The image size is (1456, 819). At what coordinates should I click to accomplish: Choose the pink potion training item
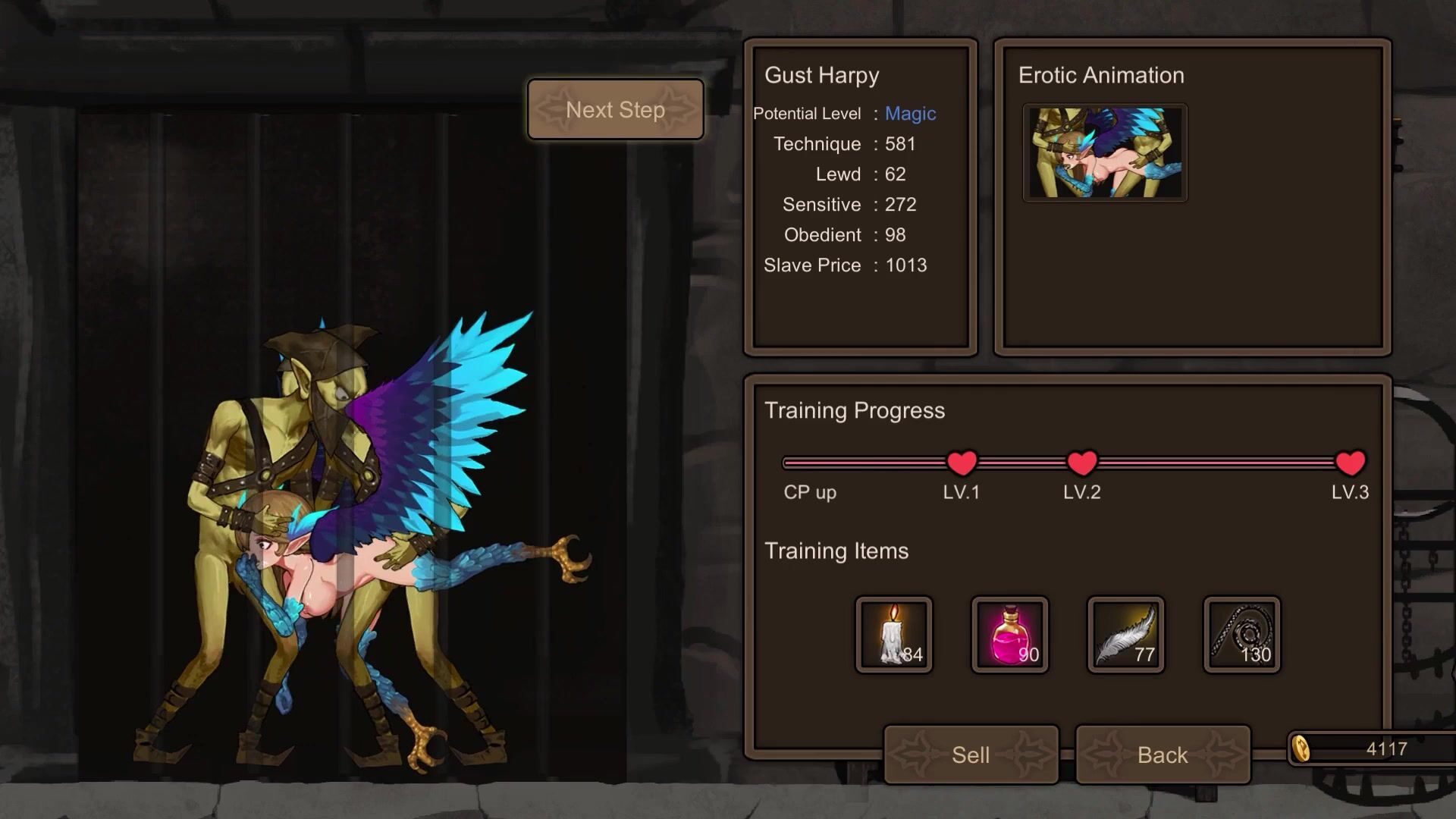click(x=1010, y=635)
